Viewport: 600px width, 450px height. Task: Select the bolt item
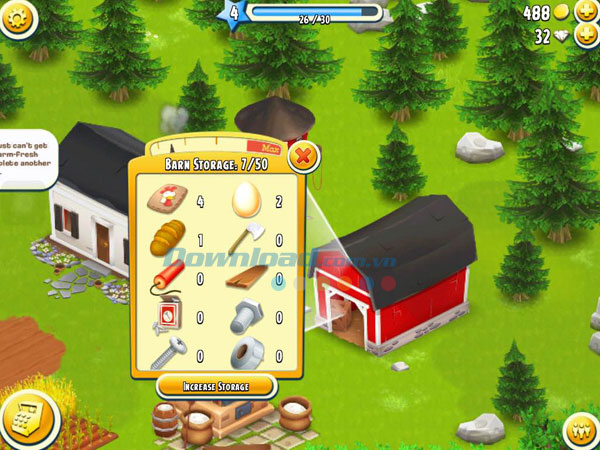point(246,318)
